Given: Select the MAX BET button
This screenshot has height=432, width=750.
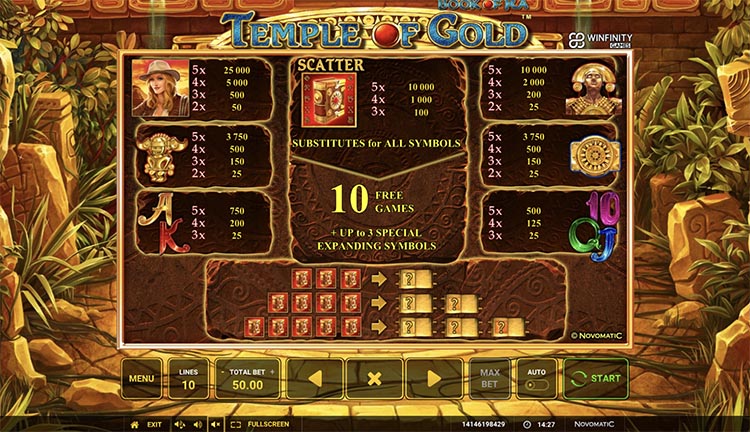Looking at the screenshot, I should [x=490, y=379].
